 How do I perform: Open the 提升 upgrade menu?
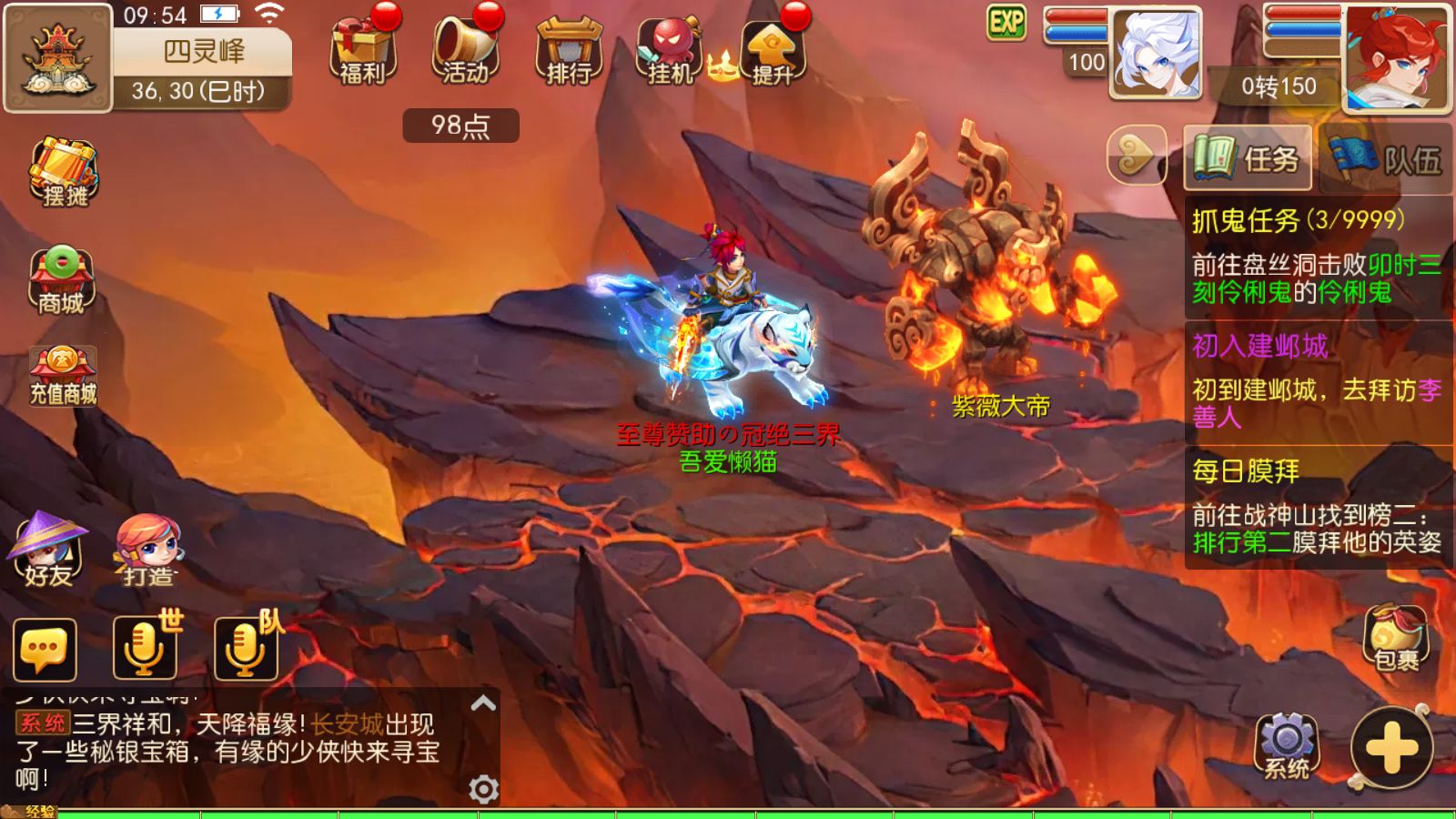point(772,50)
